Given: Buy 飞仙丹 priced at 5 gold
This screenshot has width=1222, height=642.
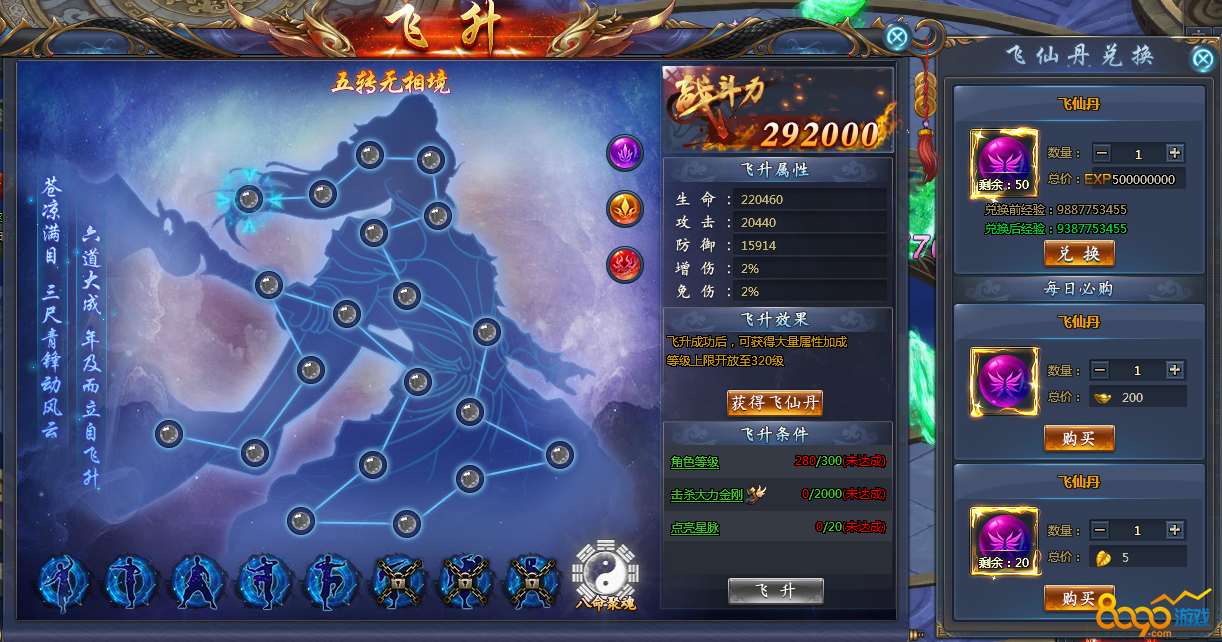Looking at the screenshot, I should [x=1079, y=598].
